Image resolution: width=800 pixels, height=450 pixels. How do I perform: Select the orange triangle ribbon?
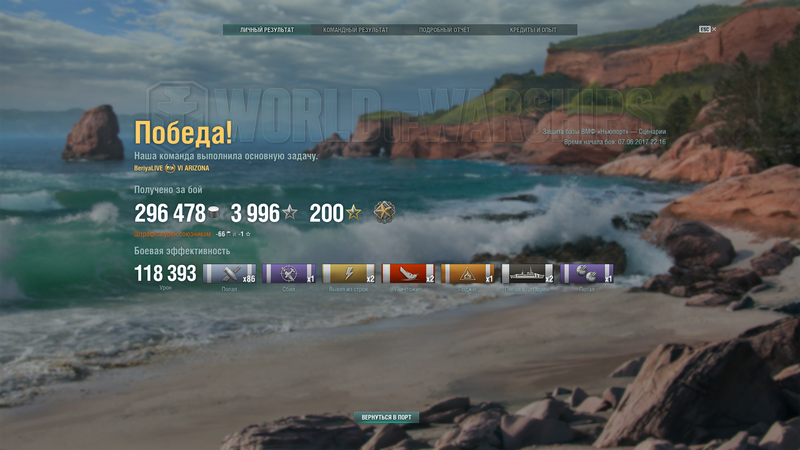(x=469, y=273)
